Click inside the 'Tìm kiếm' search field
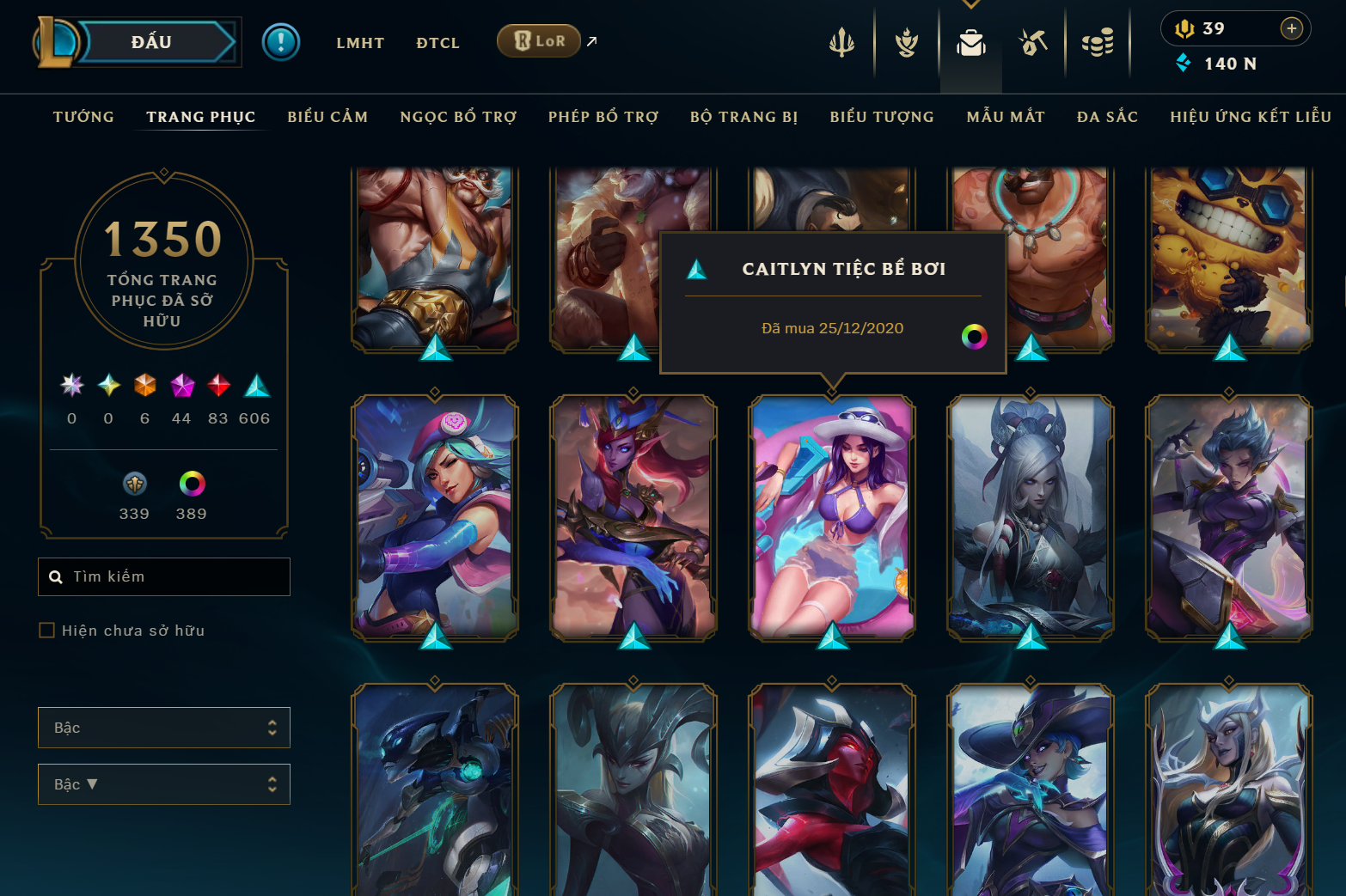Screen dimensions: 1346x896 (163, 576)
